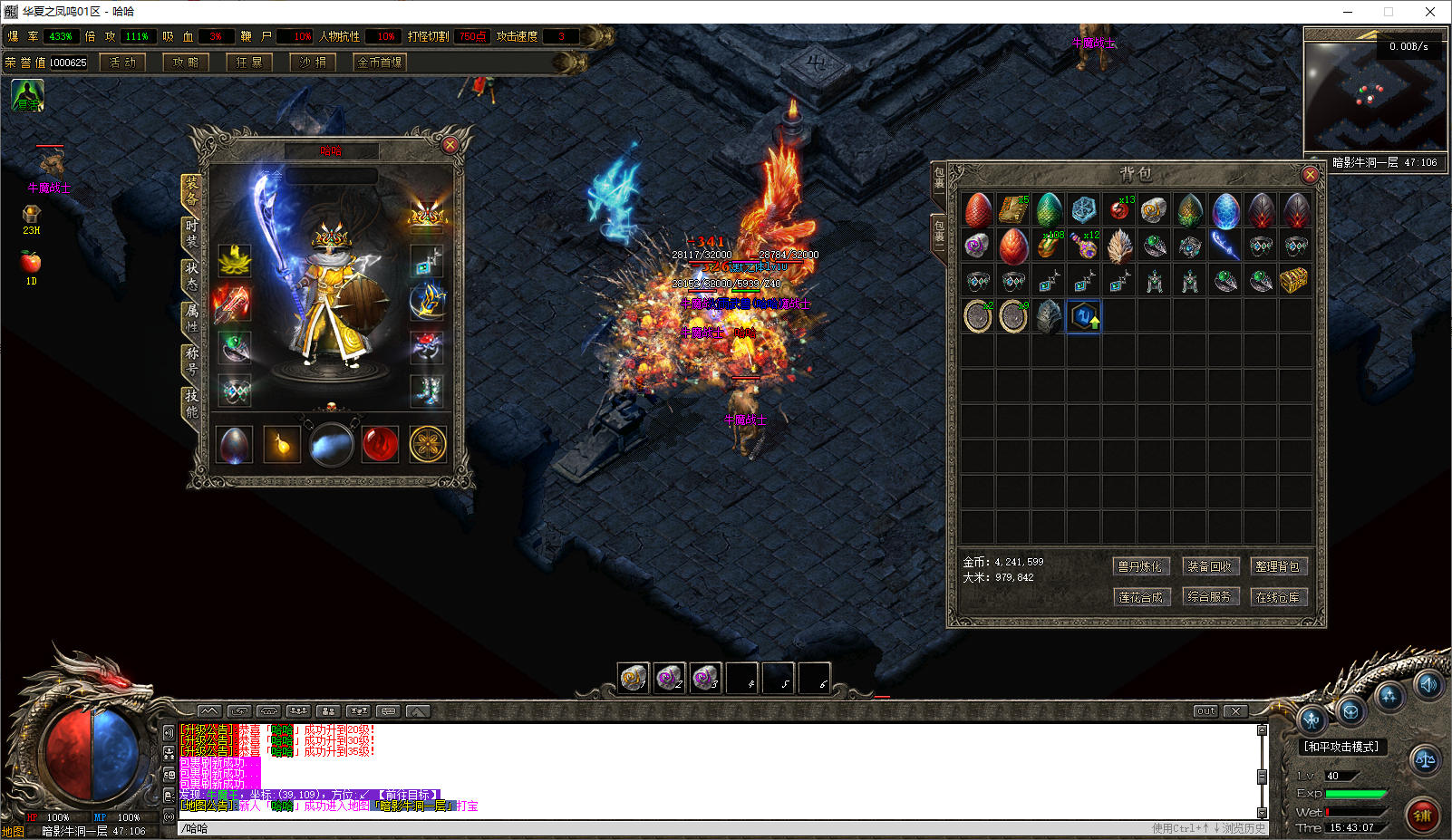Viewport: 1452px width, 840px height.
Task: Select the golden treasure chest in bag
Action: [x=1295, y=281]
